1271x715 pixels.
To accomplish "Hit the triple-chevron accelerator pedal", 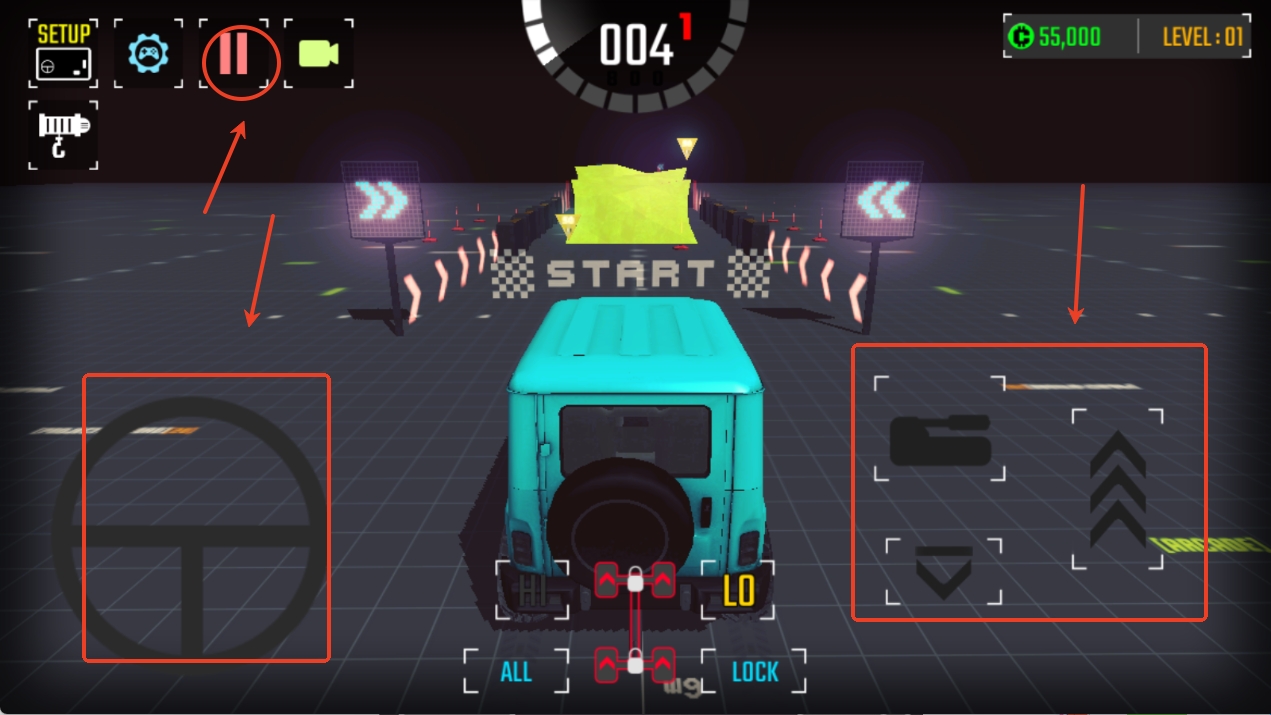I will click(x=1117, y=489).
